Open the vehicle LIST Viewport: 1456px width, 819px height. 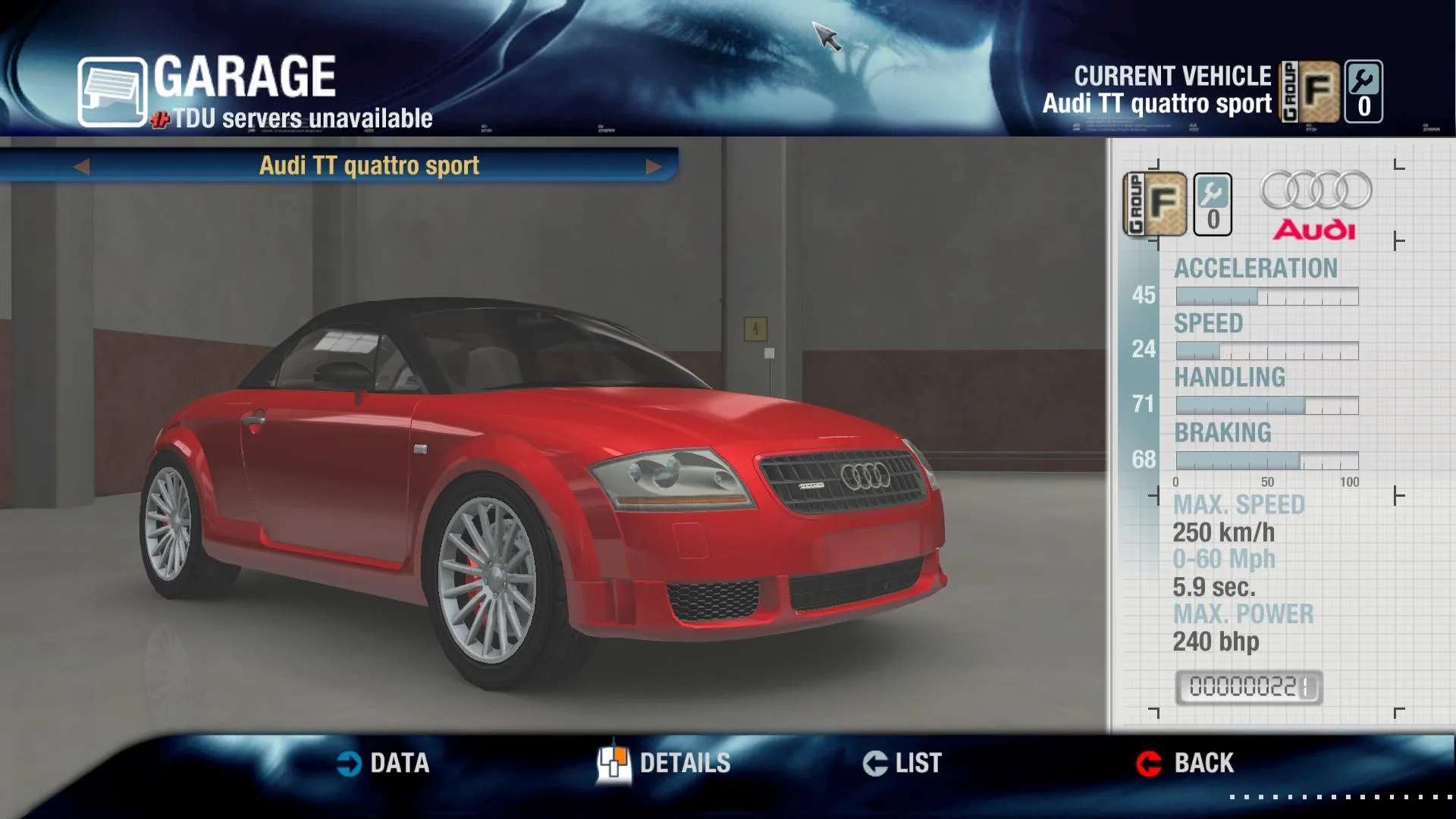(x=902, y=763)
